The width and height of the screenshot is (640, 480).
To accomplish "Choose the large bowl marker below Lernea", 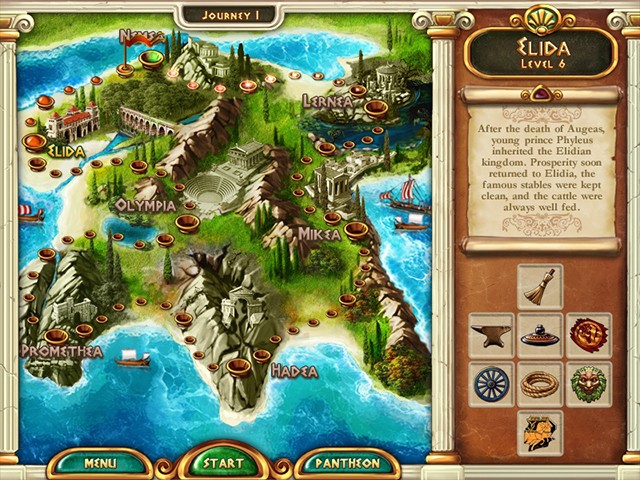I will point(376,107).
